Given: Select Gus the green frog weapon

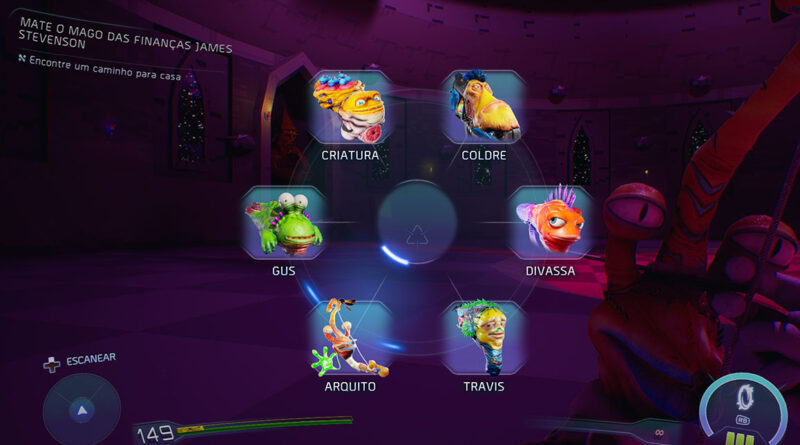Looking at the screenshot, I should 283,223.
